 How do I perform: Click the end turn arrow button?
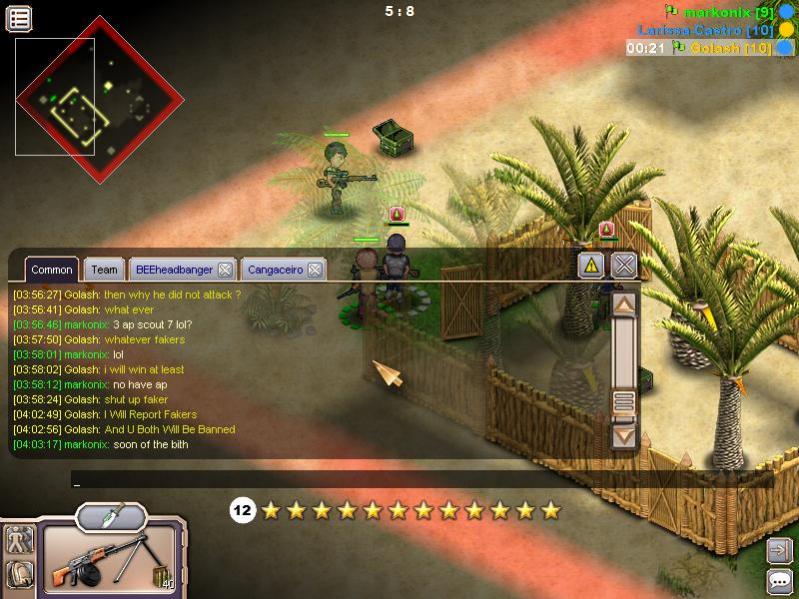(x=779, y=550)
